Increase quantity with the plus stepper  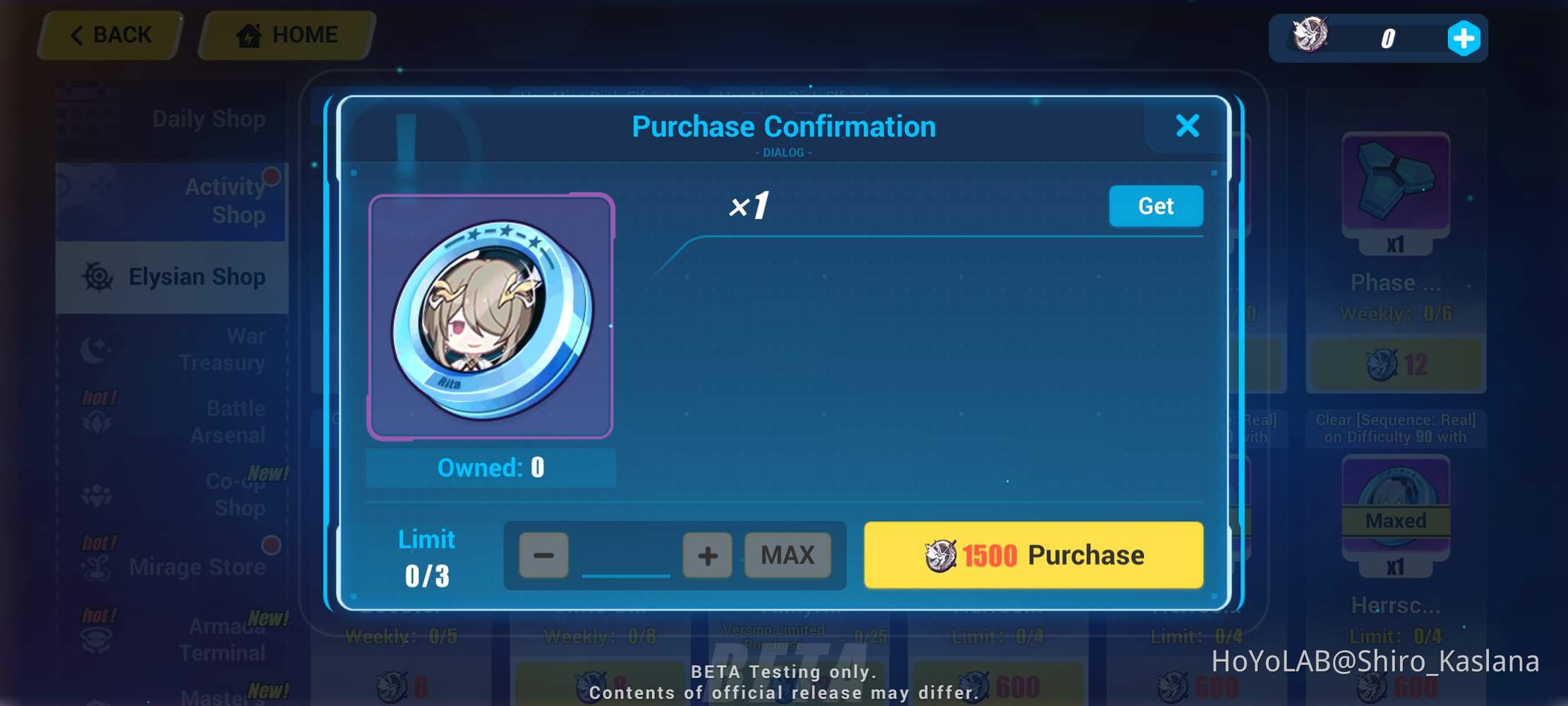(x=707, y=555)
